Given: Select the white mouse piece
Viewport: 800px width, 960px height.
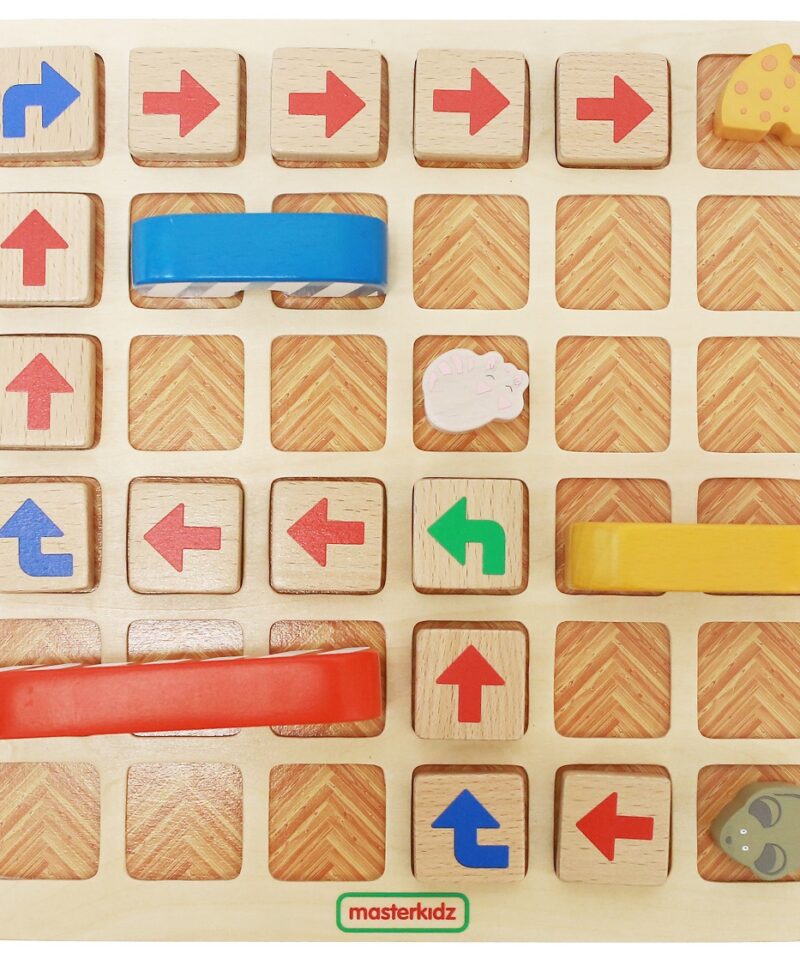Looking at the screenshot, I should click(474, 389).
